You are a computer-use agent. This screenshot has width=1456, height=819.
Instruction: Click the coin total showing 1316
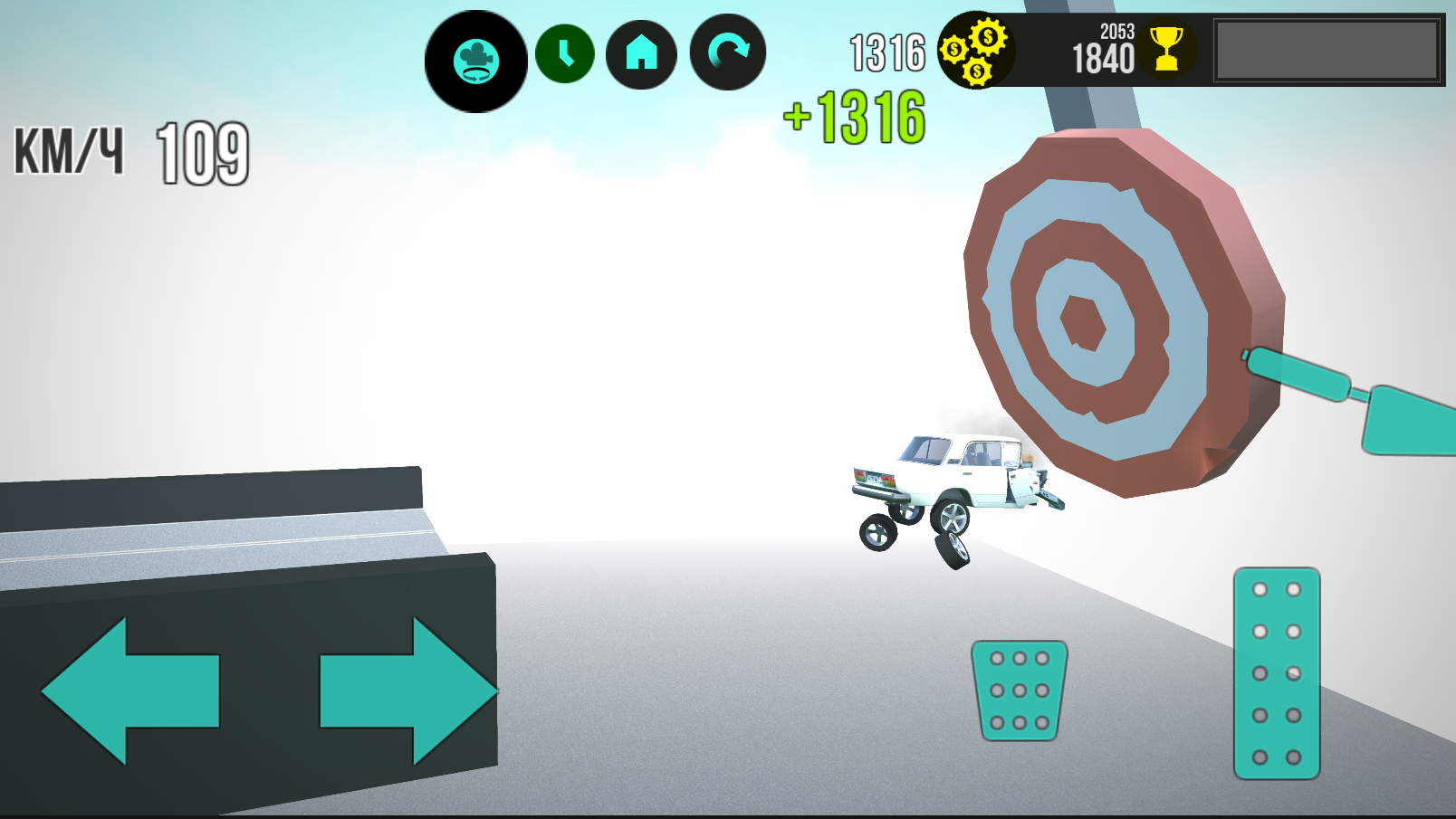point(886,52)
